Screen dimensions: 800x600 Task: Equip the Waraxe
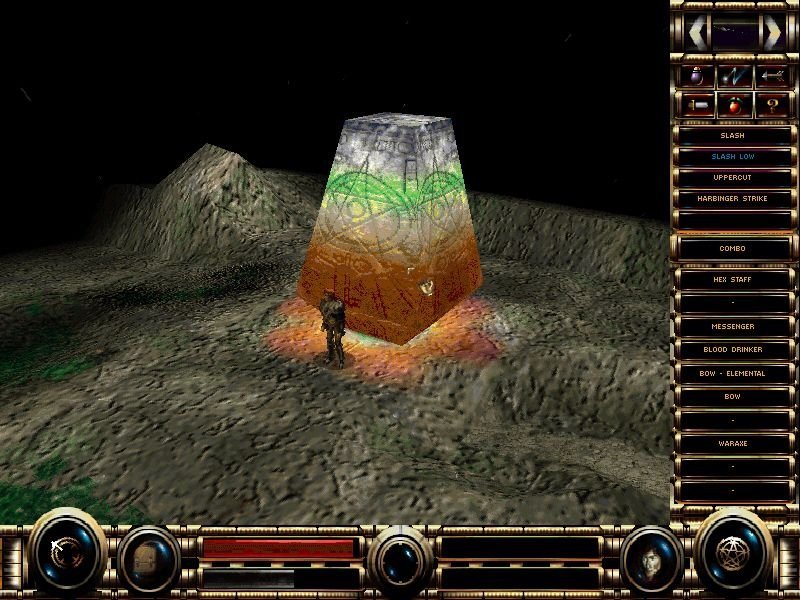732,443
